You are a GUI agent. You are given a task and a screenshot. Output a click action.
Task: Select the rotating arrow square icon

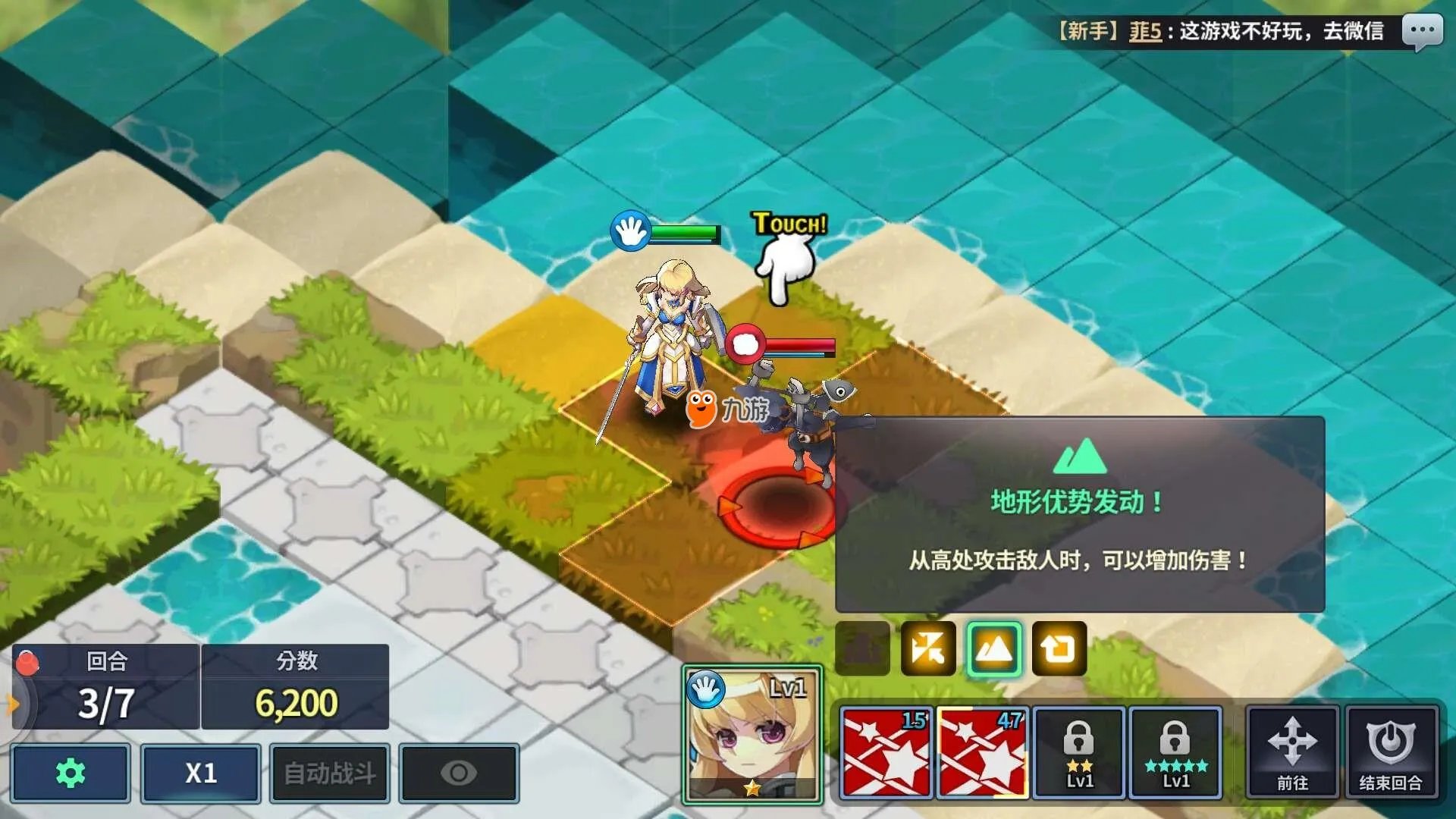pos(1059,648)
